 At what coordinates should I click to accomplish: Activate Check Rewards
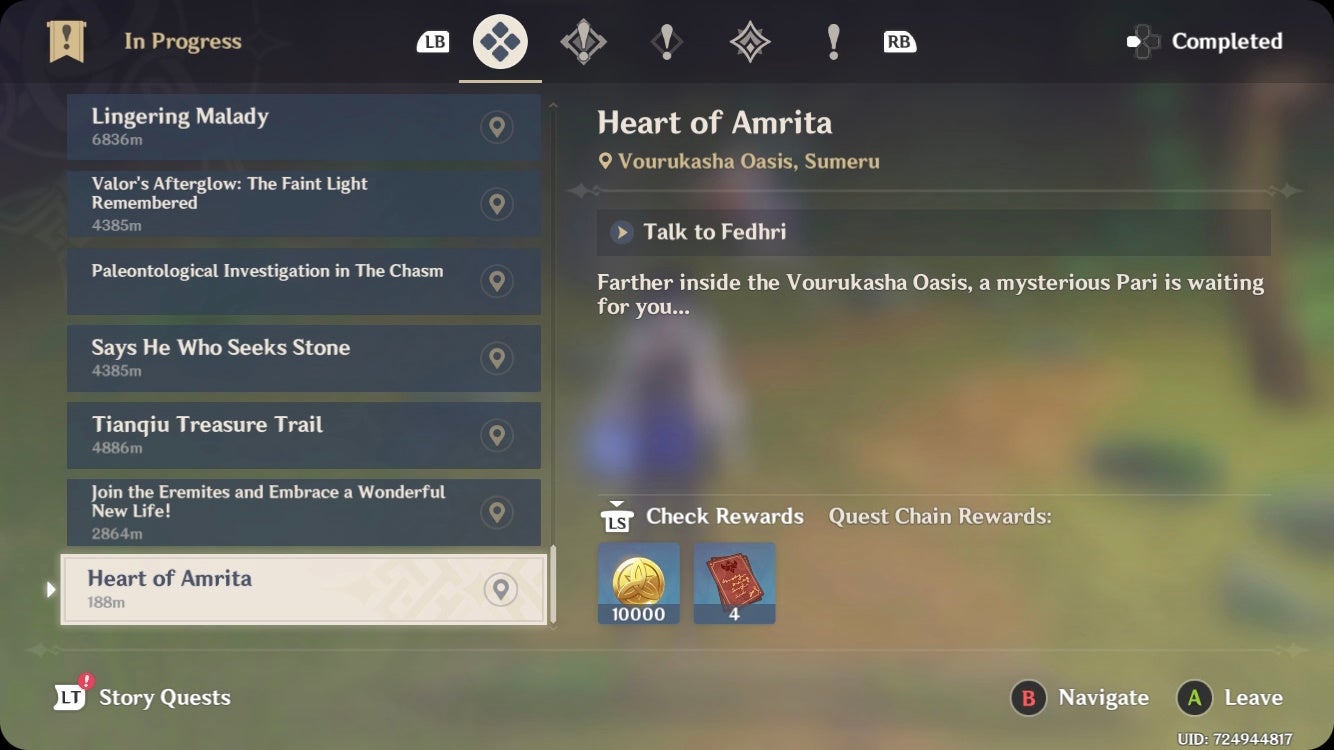click(x=700, y=516)
